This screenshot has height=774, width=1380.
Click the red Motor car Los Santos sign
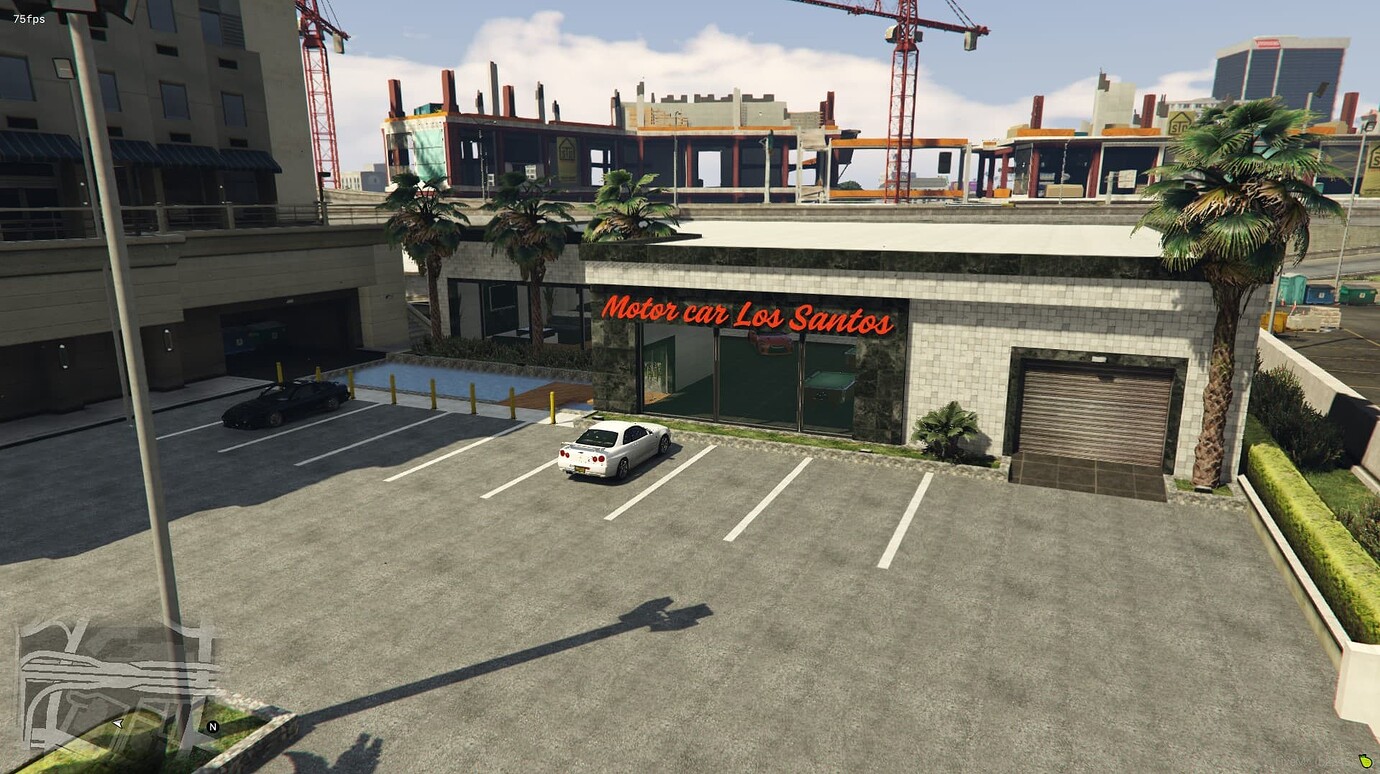[747, 314]
